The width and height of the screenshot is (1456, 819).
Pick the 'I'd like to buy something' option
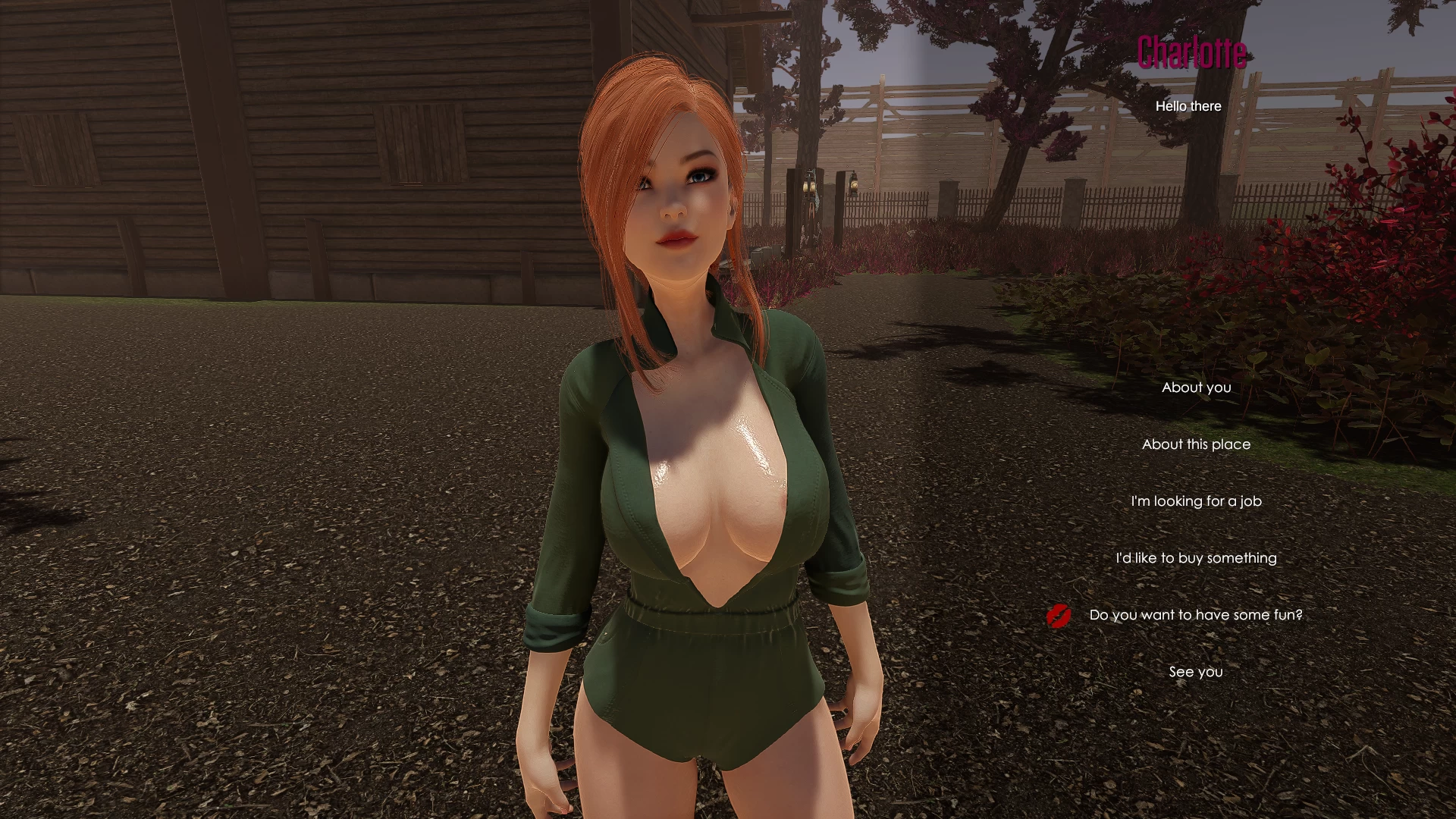[x=1196, y=558]
